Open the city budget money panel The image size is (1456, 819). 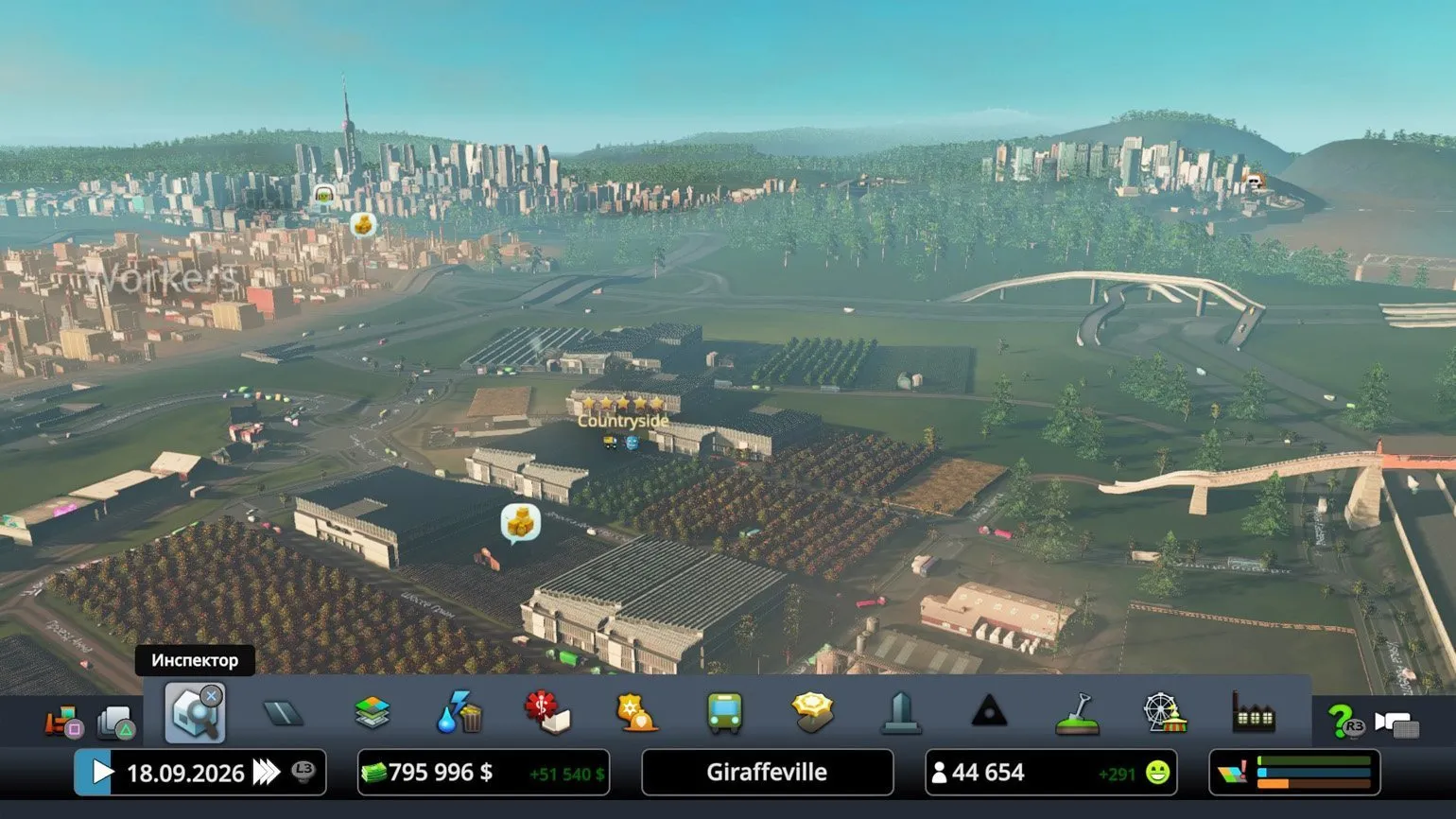[x=483, y=773]
